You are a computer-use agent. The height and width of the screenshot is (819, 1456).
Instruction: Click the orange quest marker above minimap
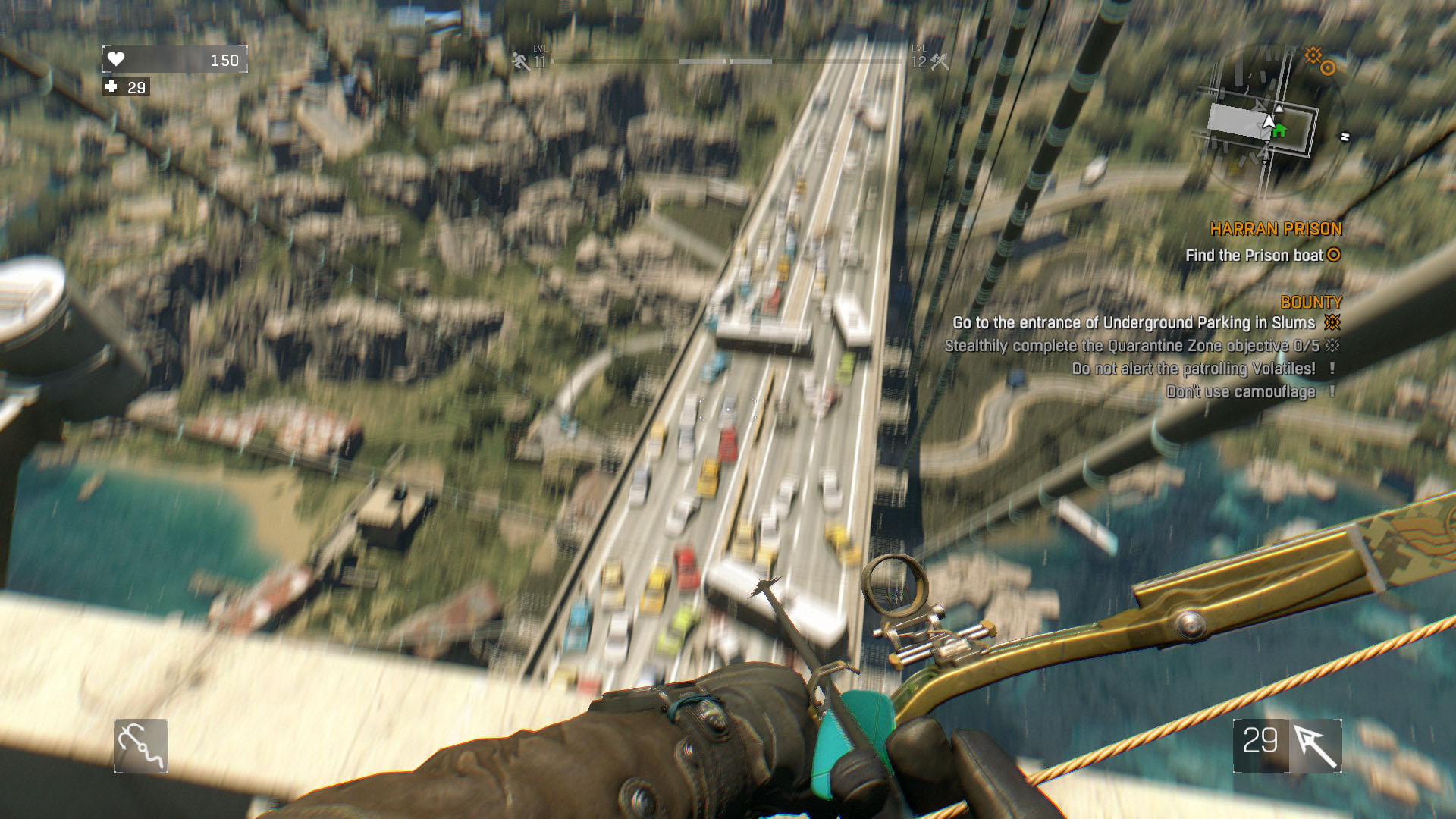[1319, 61]
